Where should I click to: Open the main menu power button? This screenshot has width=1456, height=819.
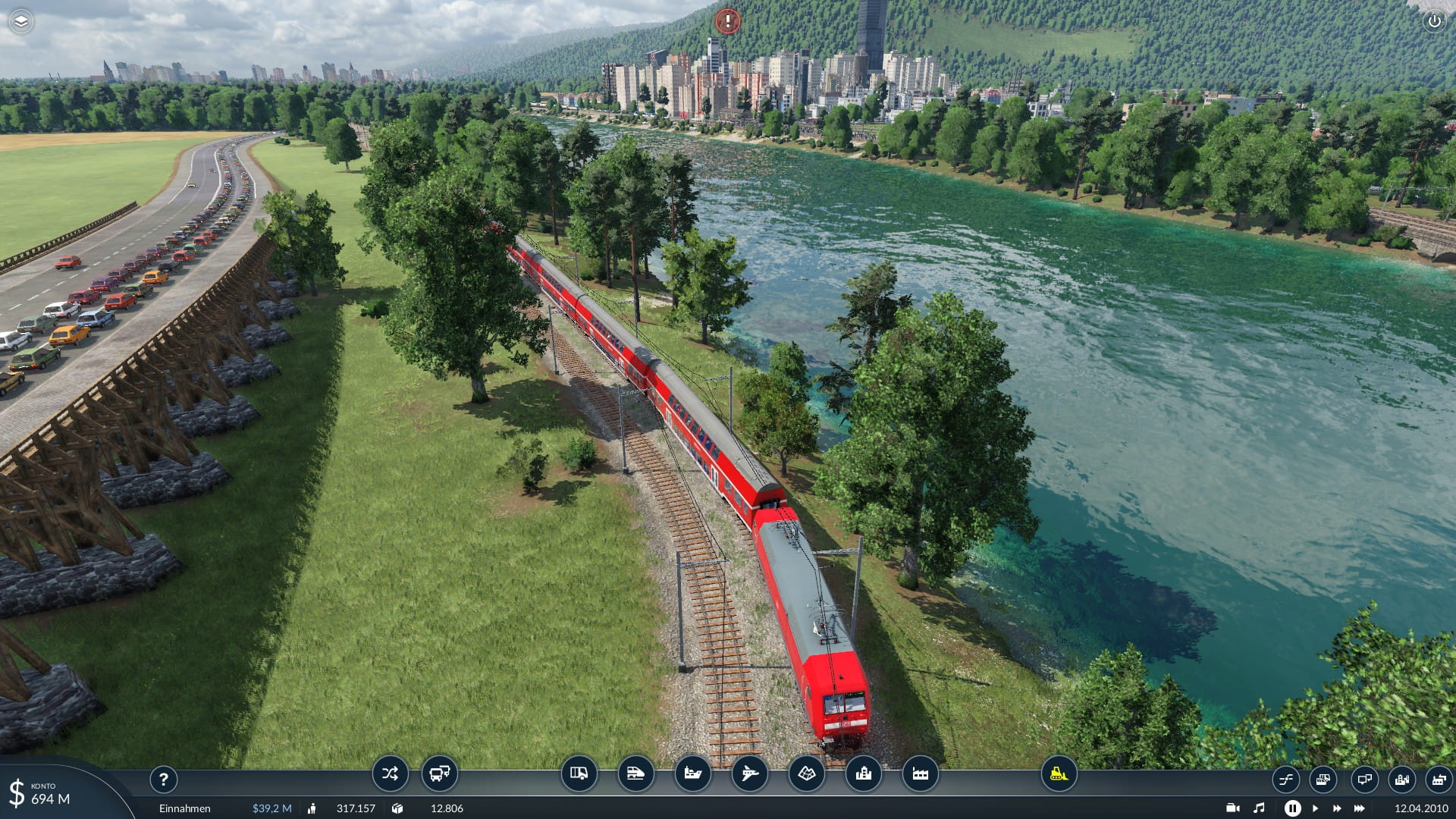tap(1434, 21)
